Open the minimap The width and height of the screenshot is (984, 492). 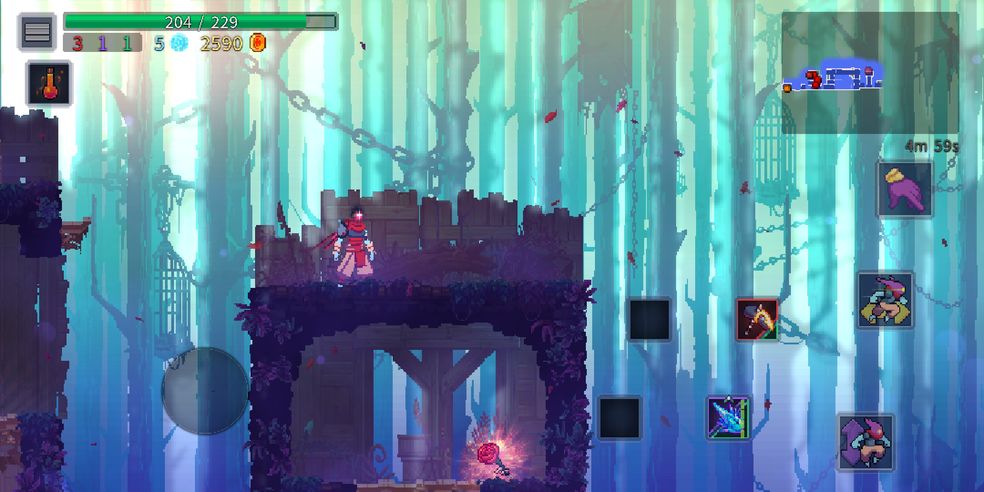[x=869, y=73]
